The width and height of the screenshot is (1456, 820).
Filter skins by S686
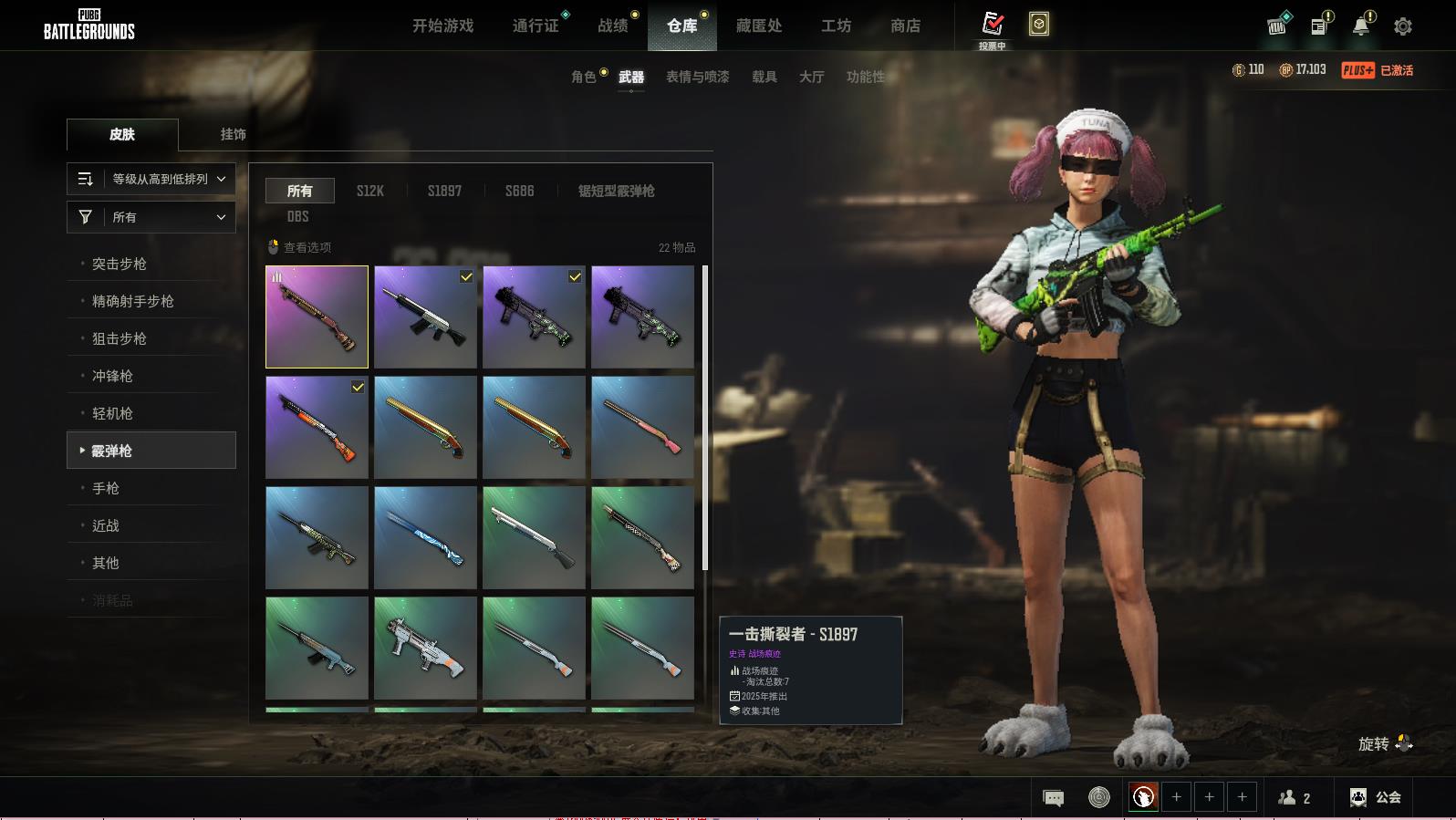point(520,191)
